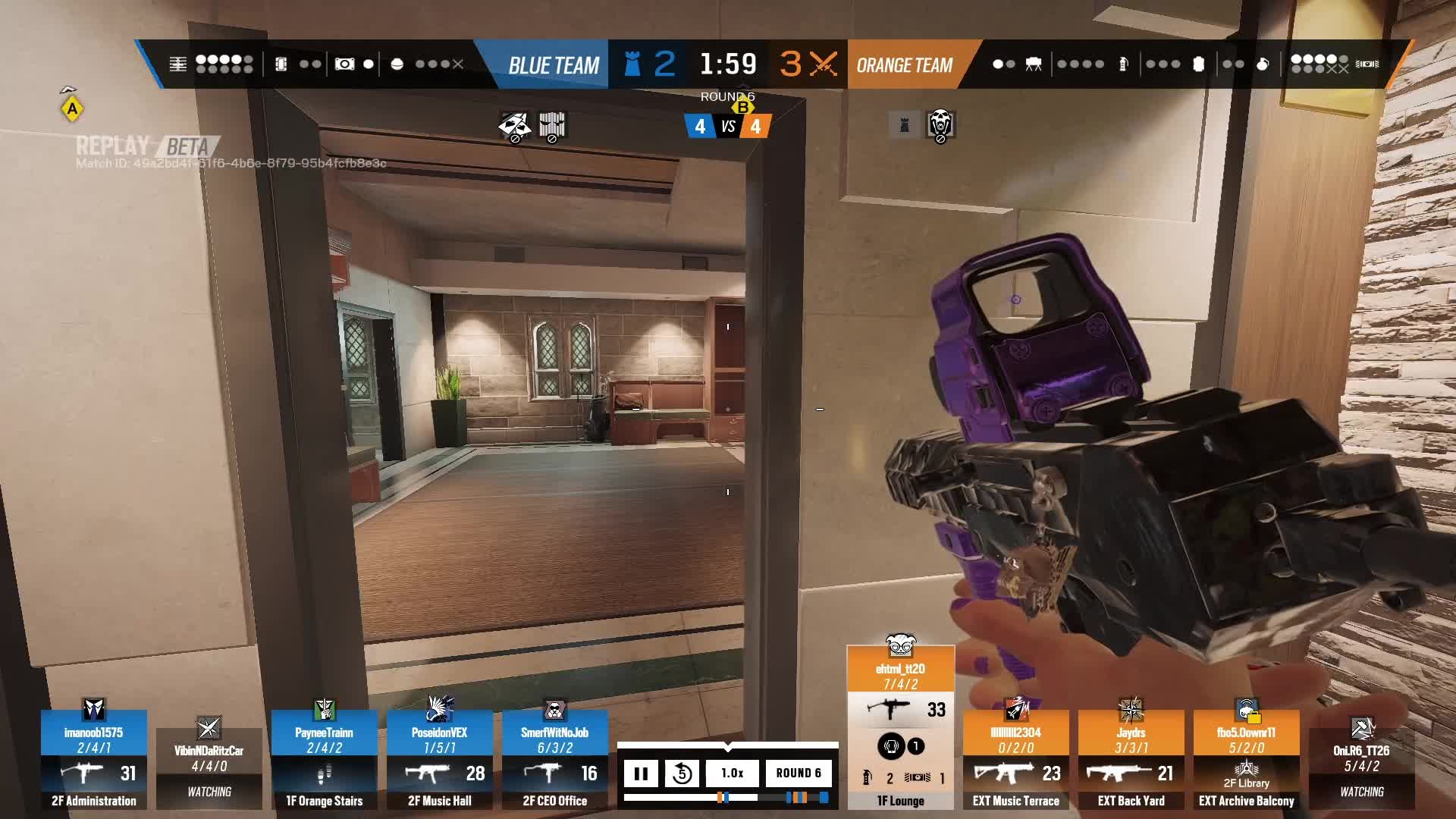
Task: Select the camera drone icon in the top HUD
Action: [x=343, y=64]
